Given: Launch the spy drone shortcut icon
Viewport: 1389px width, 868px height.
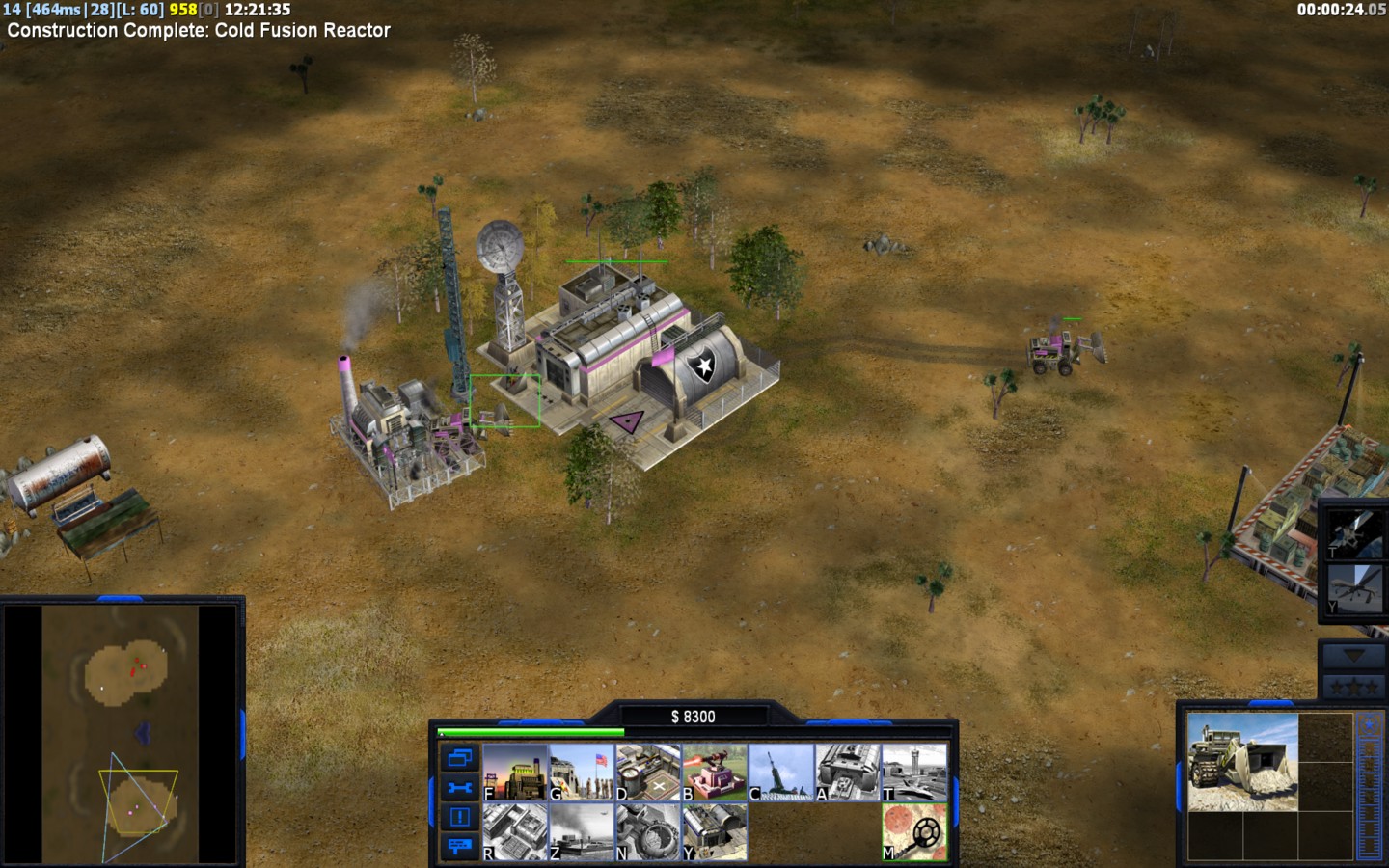Looking at the screenshot, I should [x=1352, y=588].
